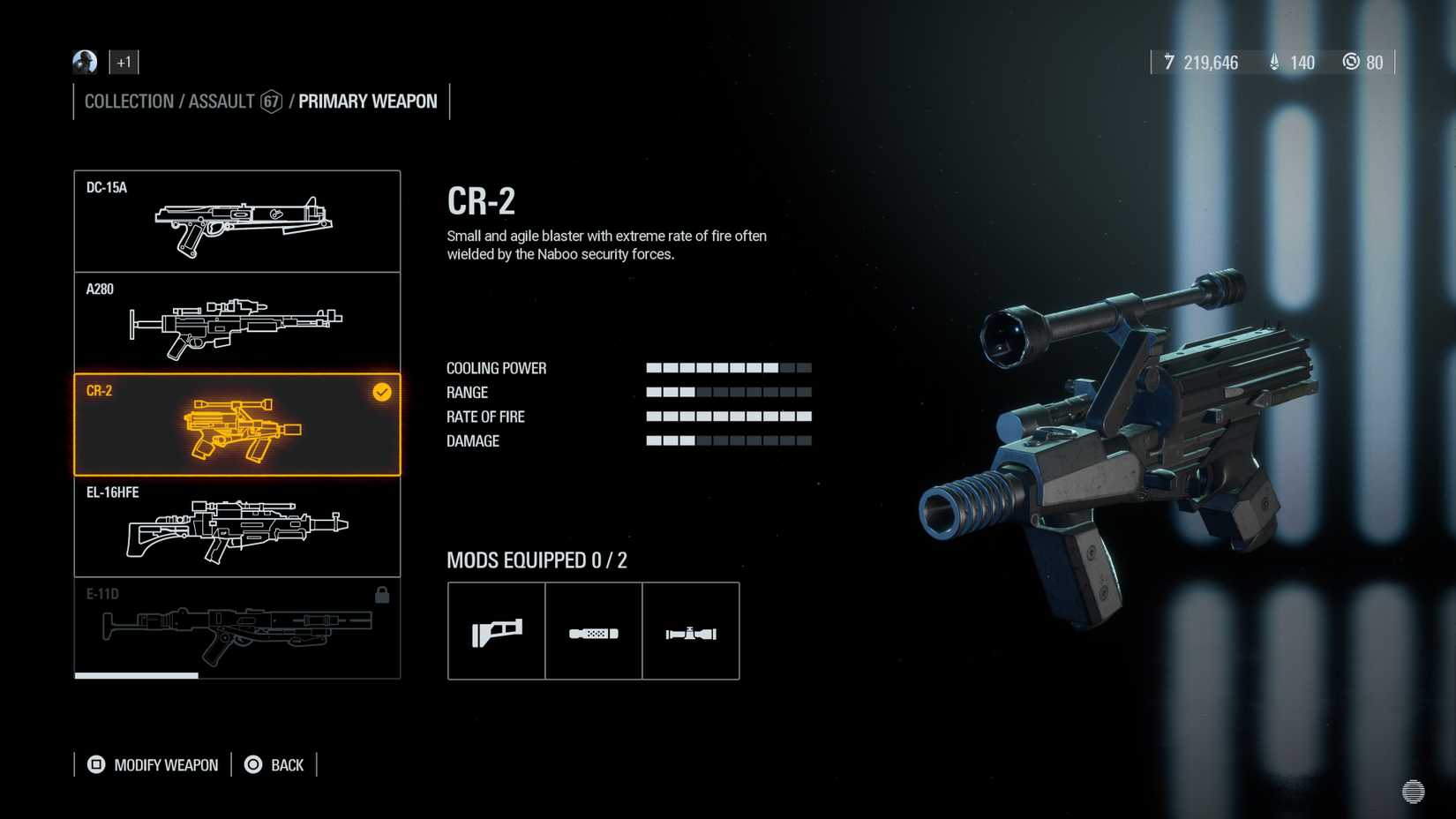Open the ASSAULT class breadcrumb
The height and width of the screenshot is (819, 1456).
tap(220, 101)
